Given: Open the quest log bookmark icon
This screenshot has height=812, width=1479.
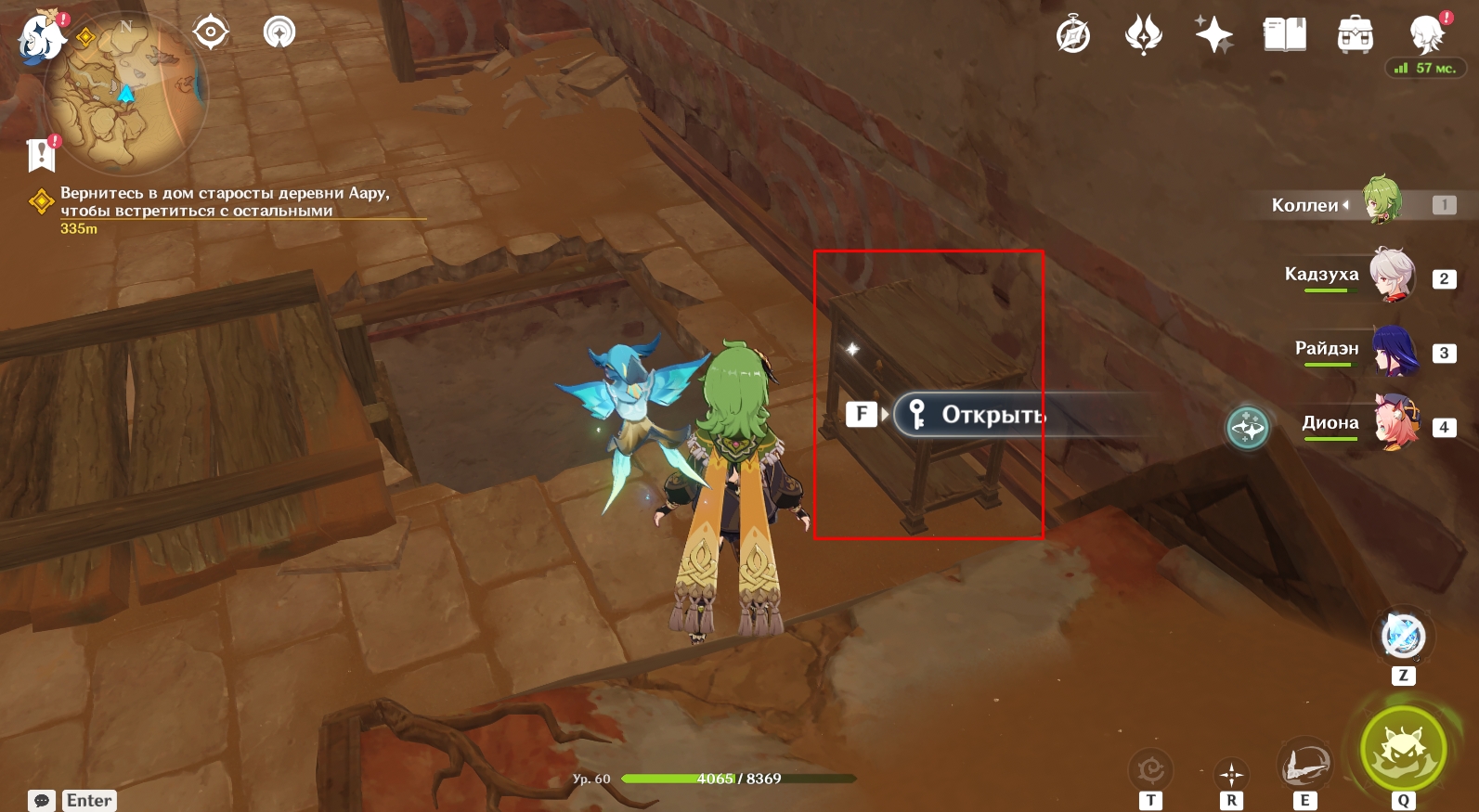Looking at the screenshot, I should [x=42, y=155].
